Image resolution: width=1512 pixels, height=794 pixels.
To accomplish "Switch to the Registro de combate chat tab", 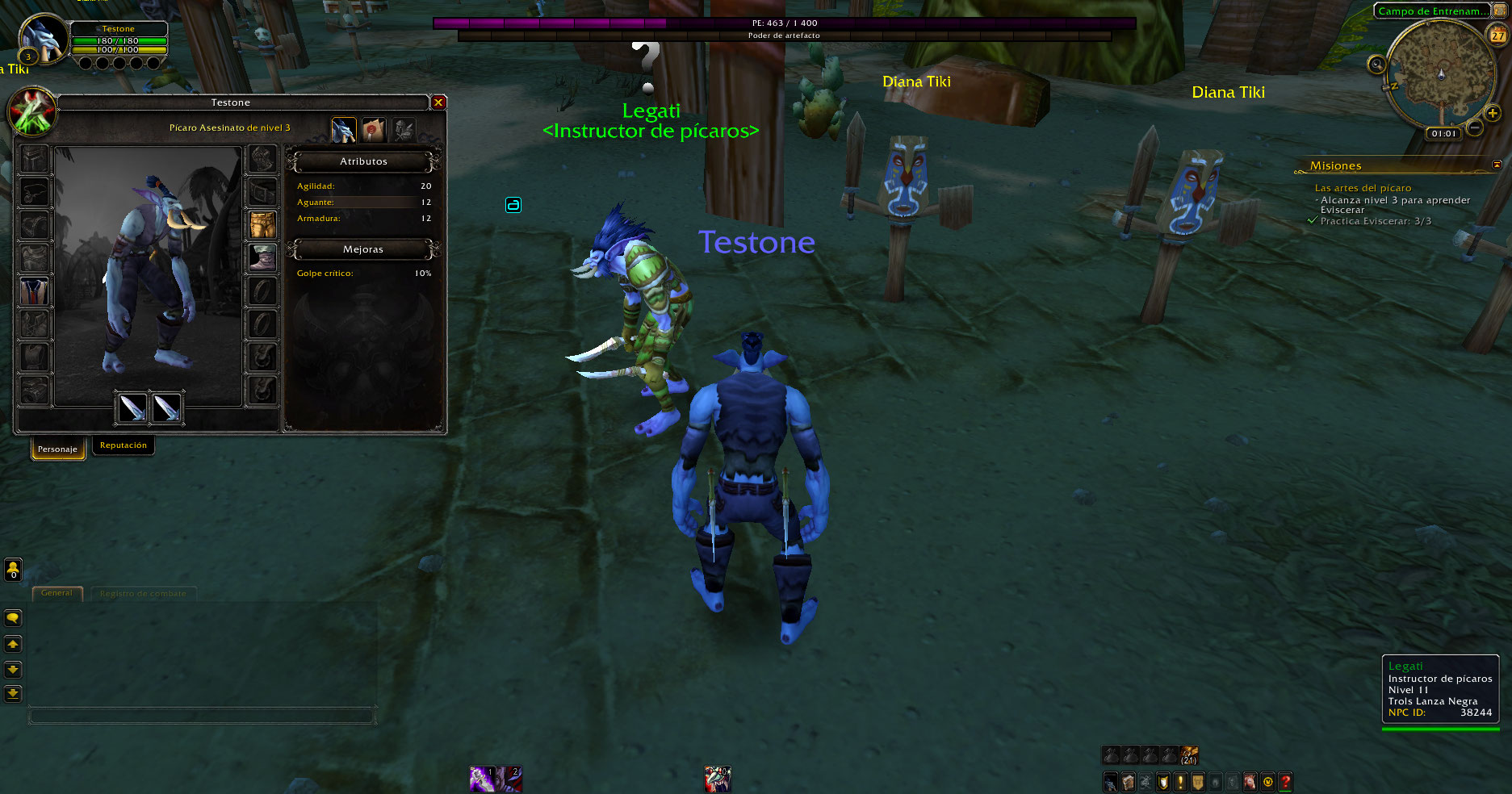I will (x=143, y=593).
